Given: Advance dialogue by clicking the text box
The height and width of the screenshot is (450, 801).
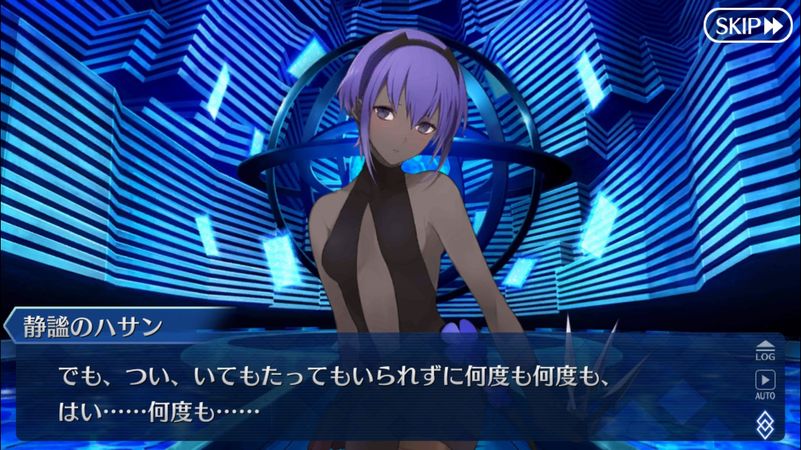Looking at the screenshot, I should 380,395.
